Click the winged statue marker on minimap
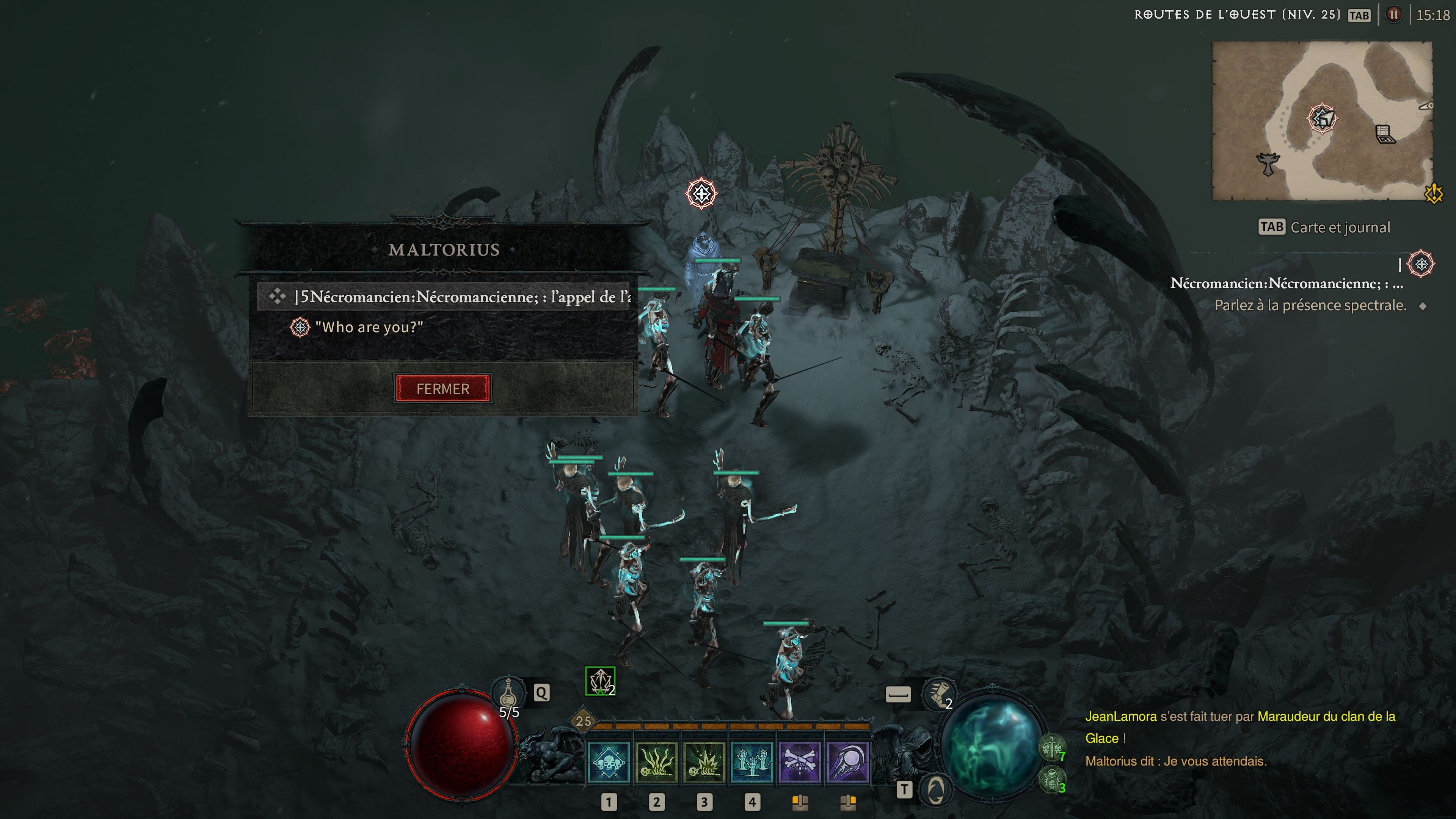The width and height of the screenshot is (1456, 819). pos(1268,164)
